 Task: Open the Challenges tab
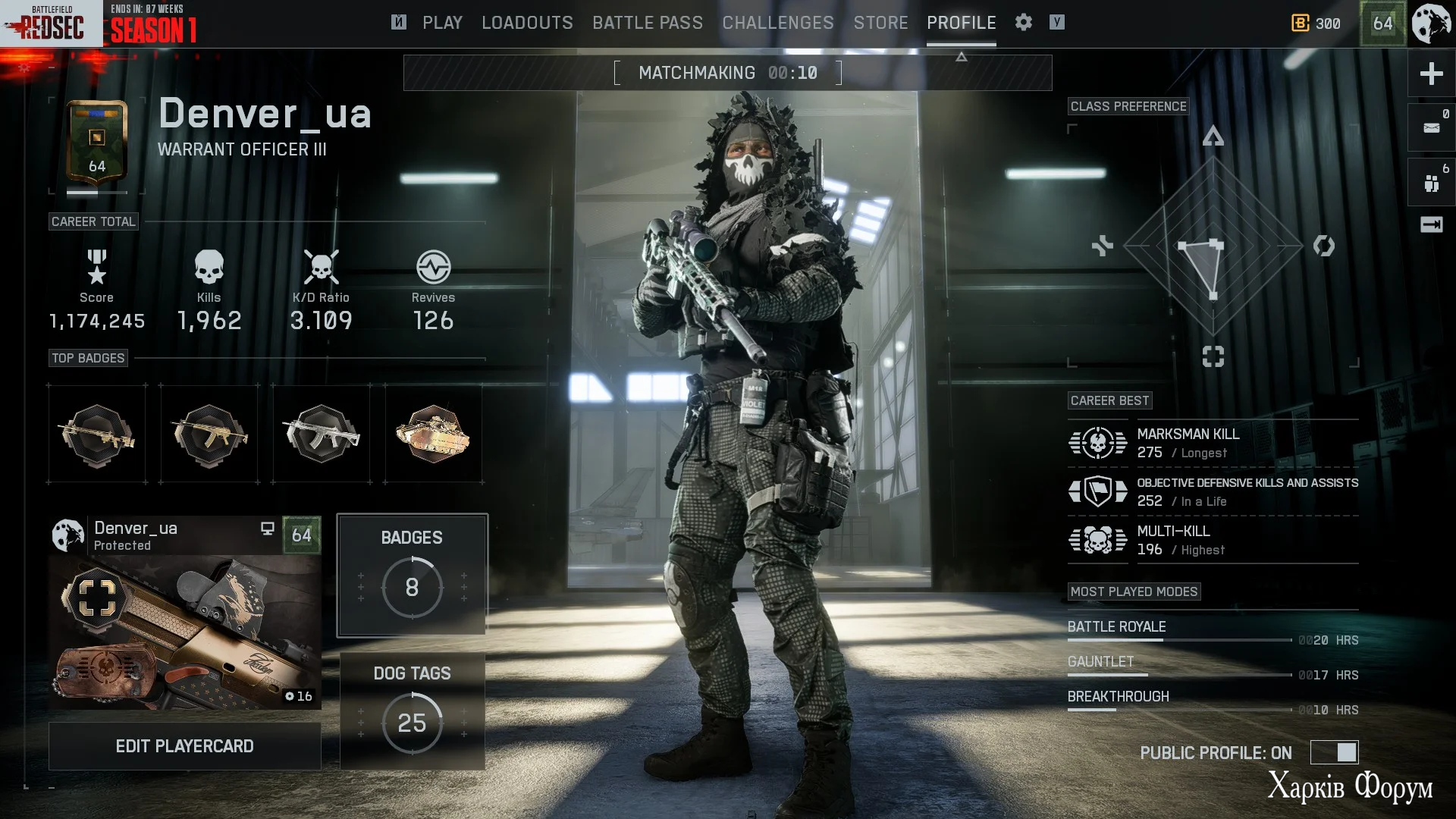[x=778, y=23]
